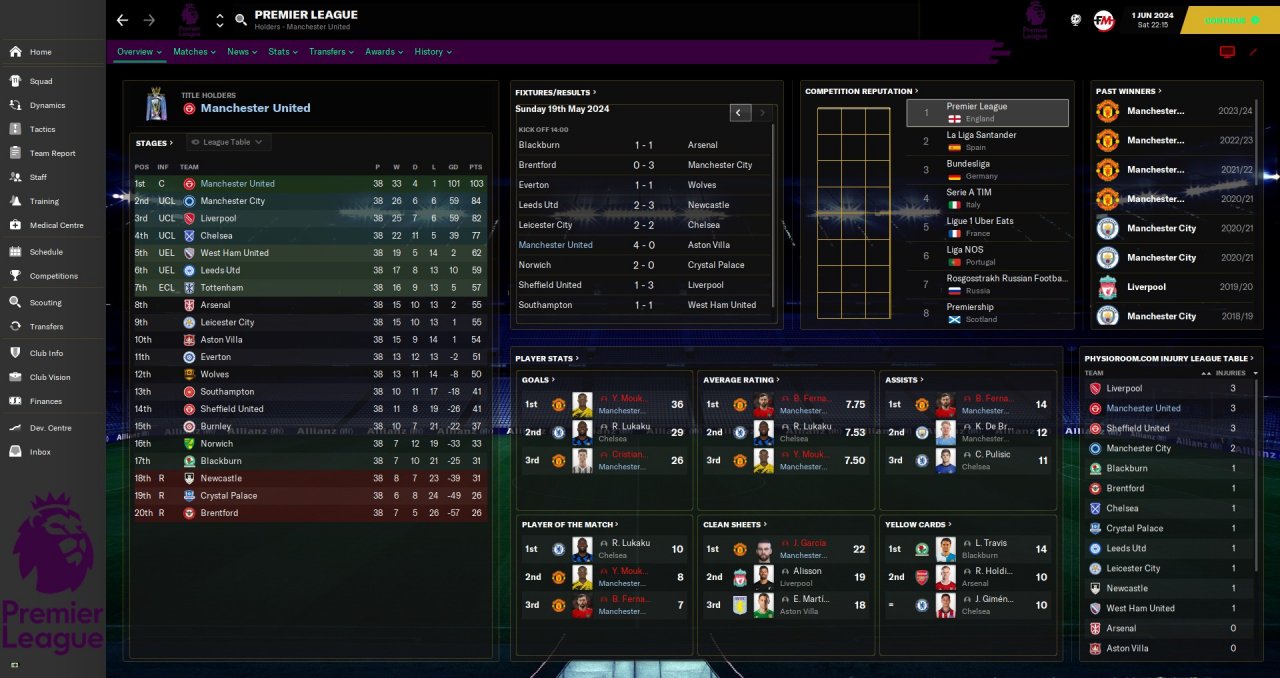1280x678 pixels.
Task: Click Liverpool in past winners list
Action: [1145, 287]
